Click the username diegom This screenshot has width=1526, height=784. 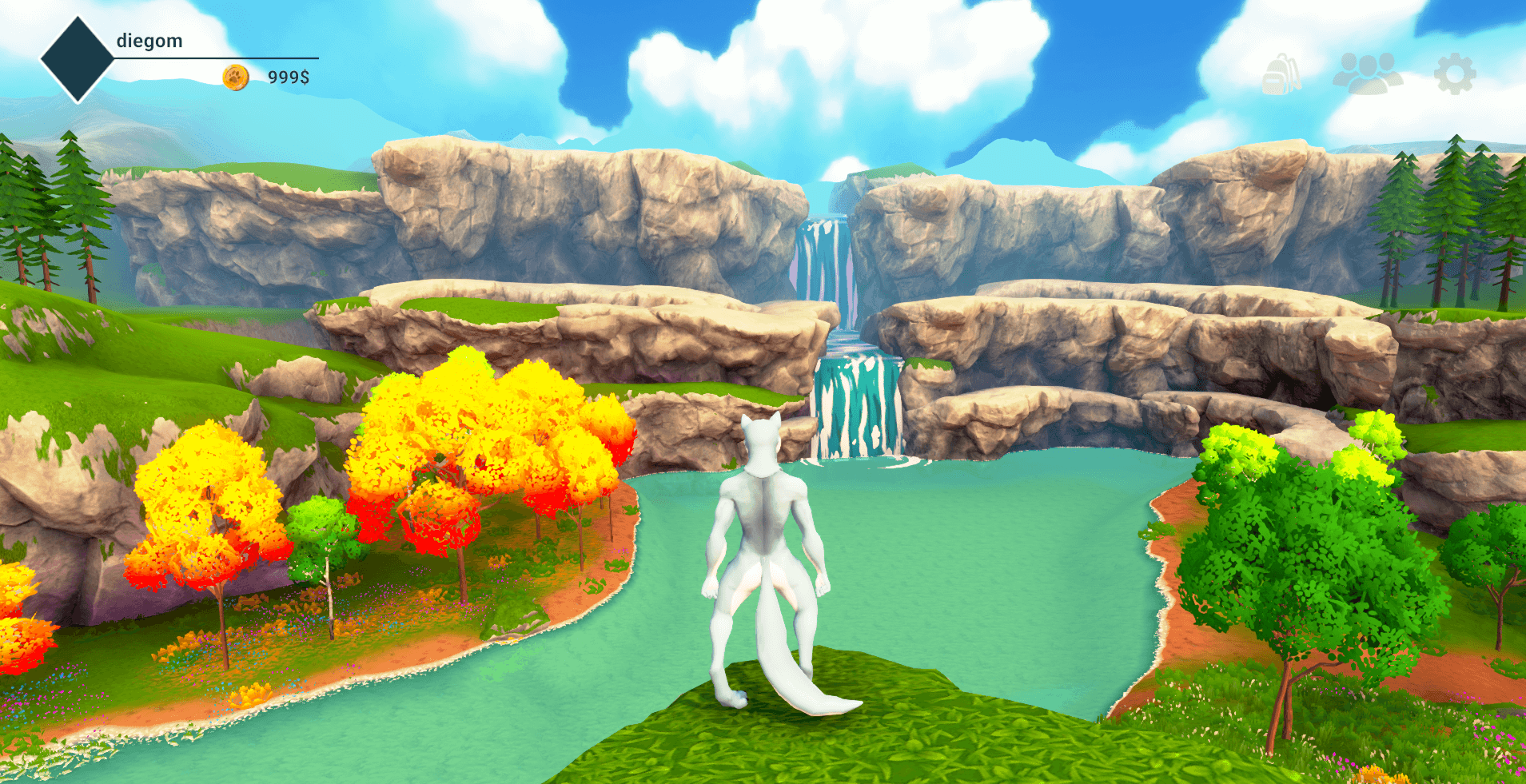[149, 40]
